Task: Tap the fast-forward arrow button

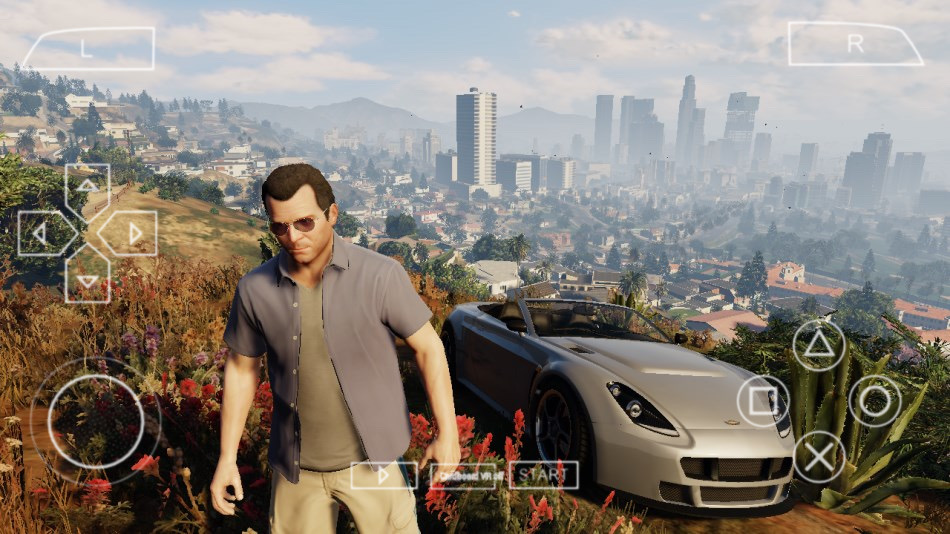Action: point(384,475)
